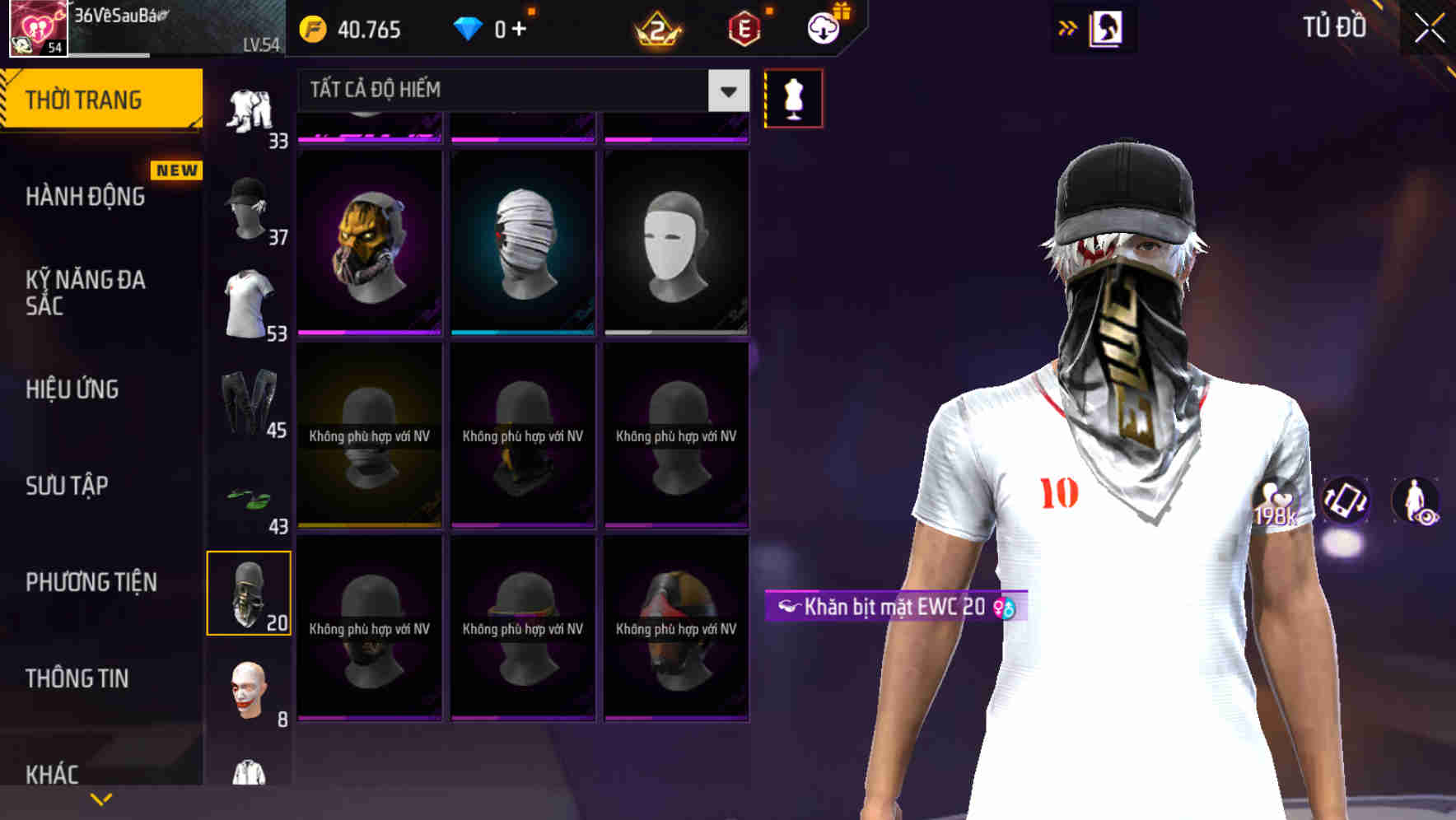The height and width of the screenshot is (820, 1456).
Task: Collapse the sidebar with the bottom chevron
Action: click(x=101, y=799)
